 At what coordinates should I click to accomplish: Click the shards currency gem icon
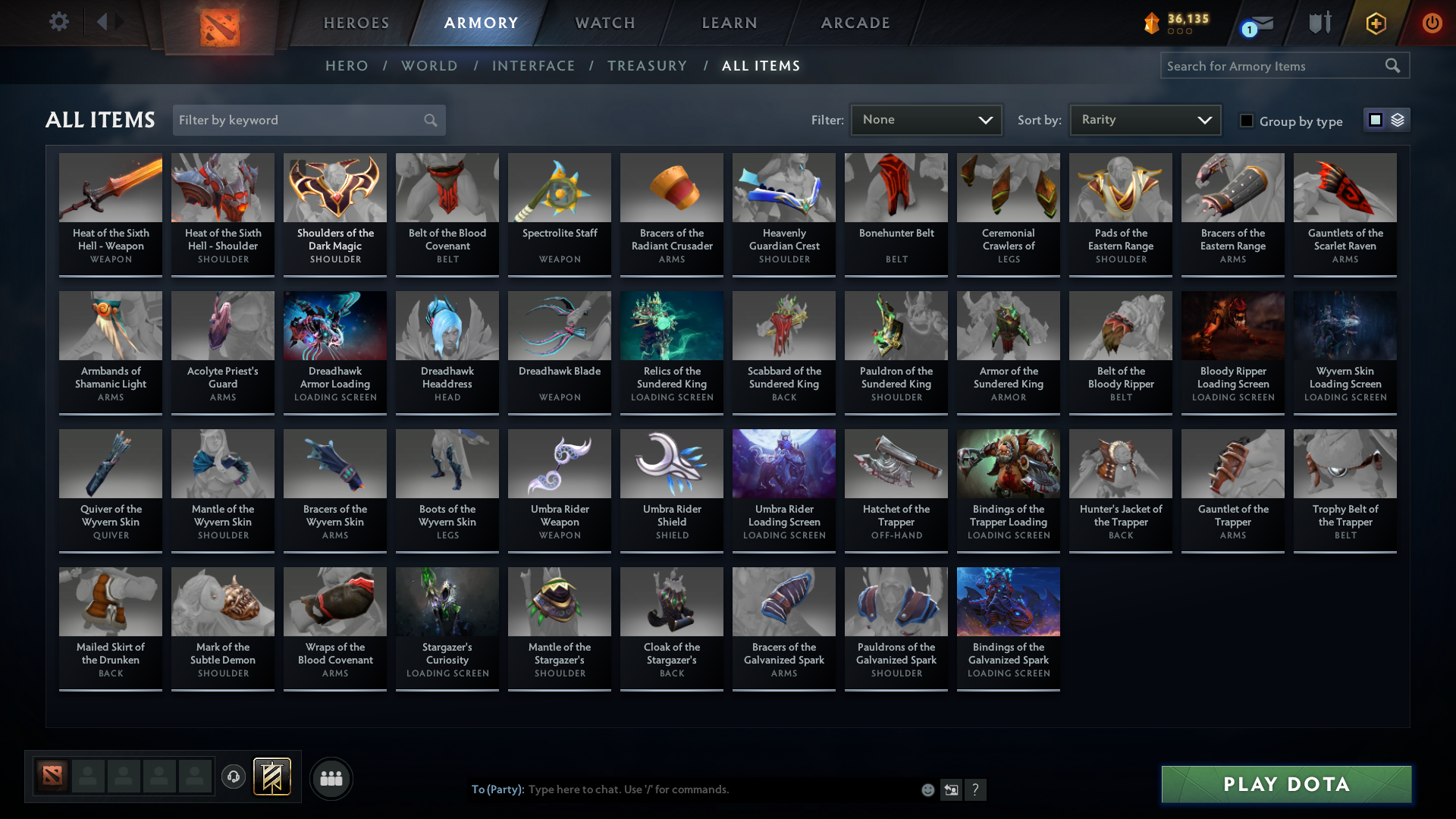tap(1153, 24)
